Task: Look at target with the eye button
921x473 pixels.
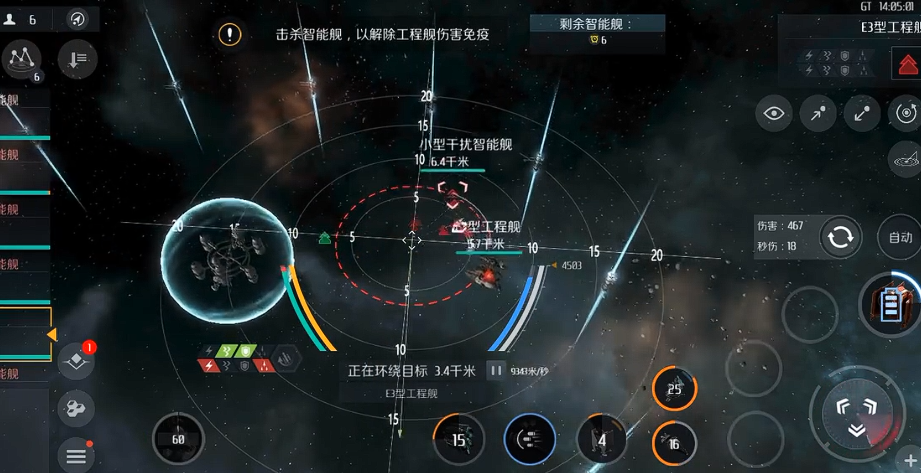Action: 774,114
